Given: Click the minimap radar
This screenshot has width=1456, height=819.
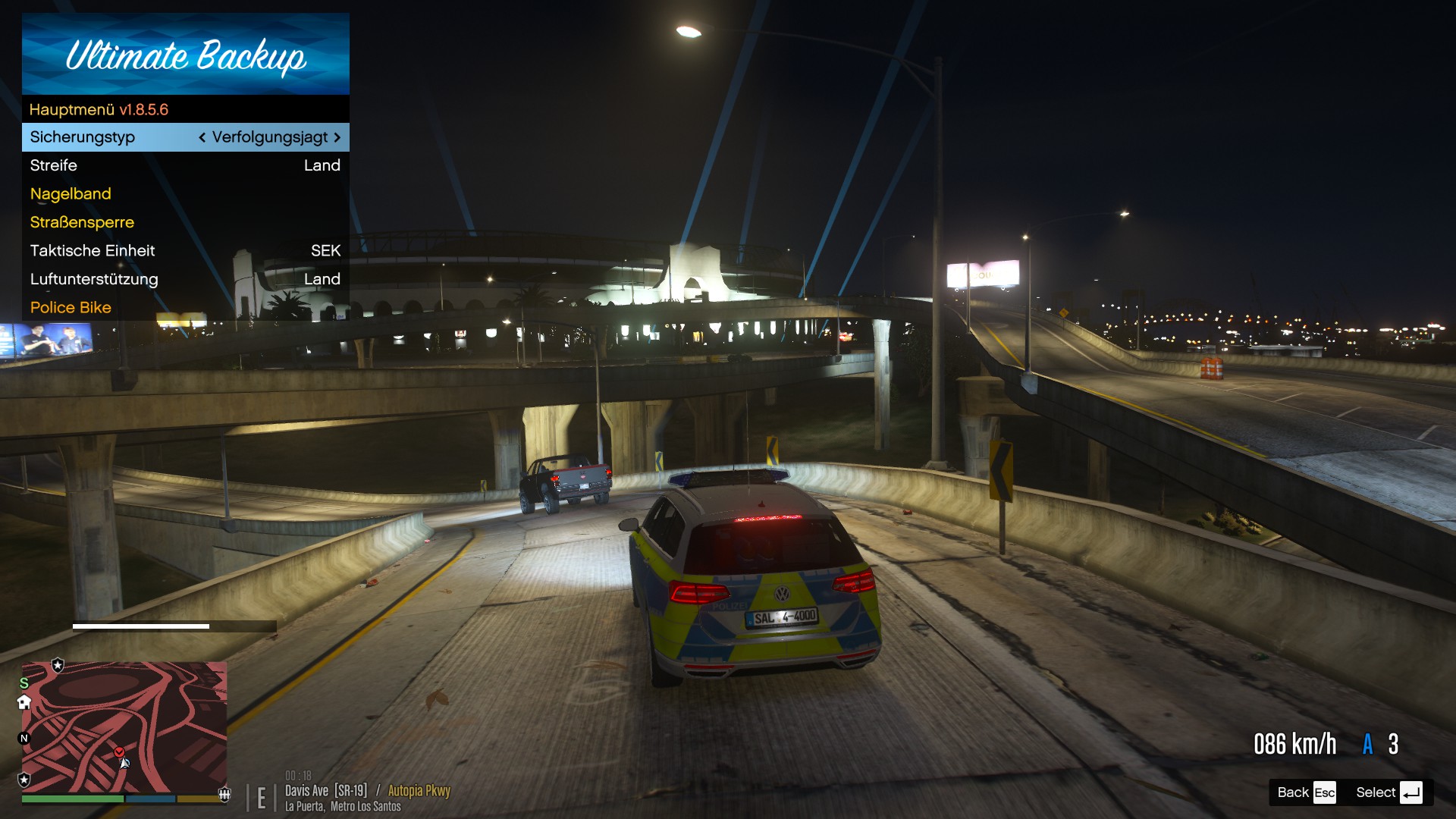Looking at the screenshot, I should 124,726.
